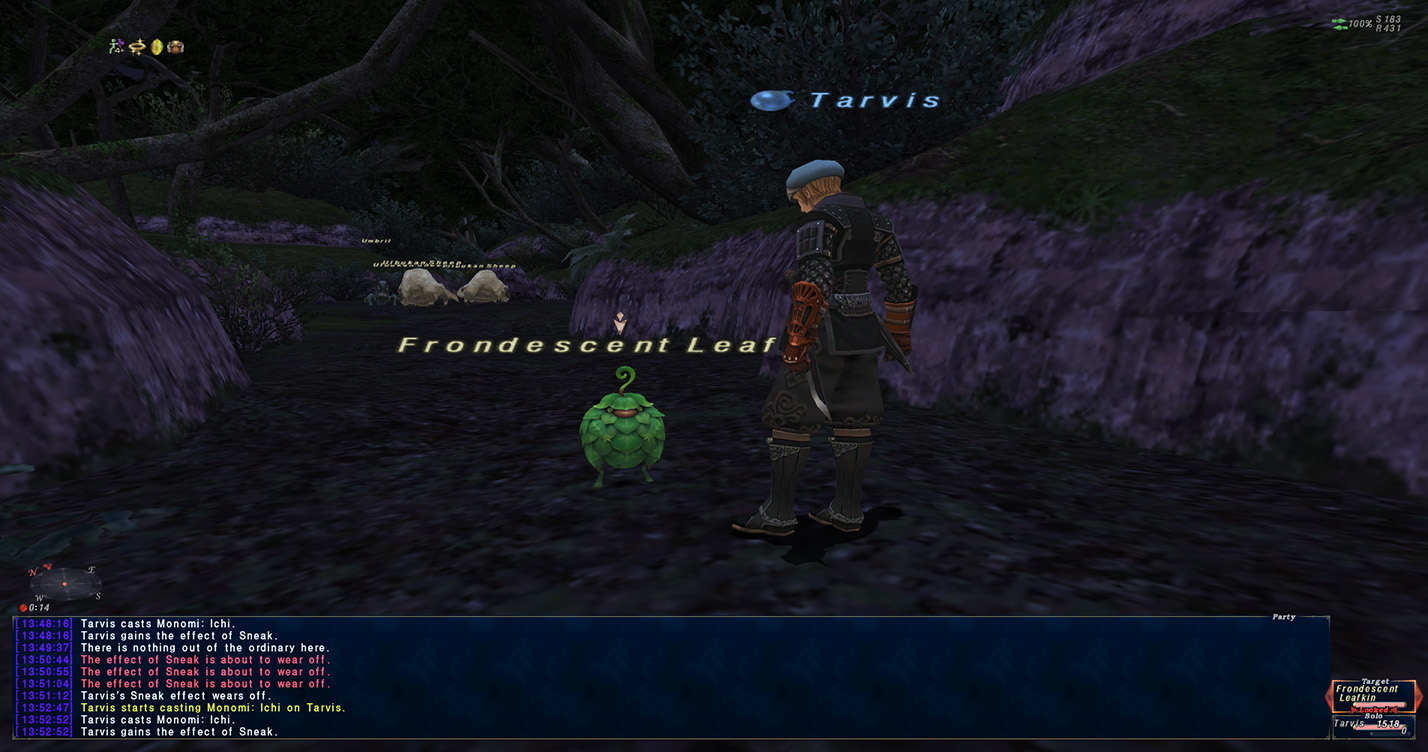Select the brown horned helmet status icon

click(176, 46)
